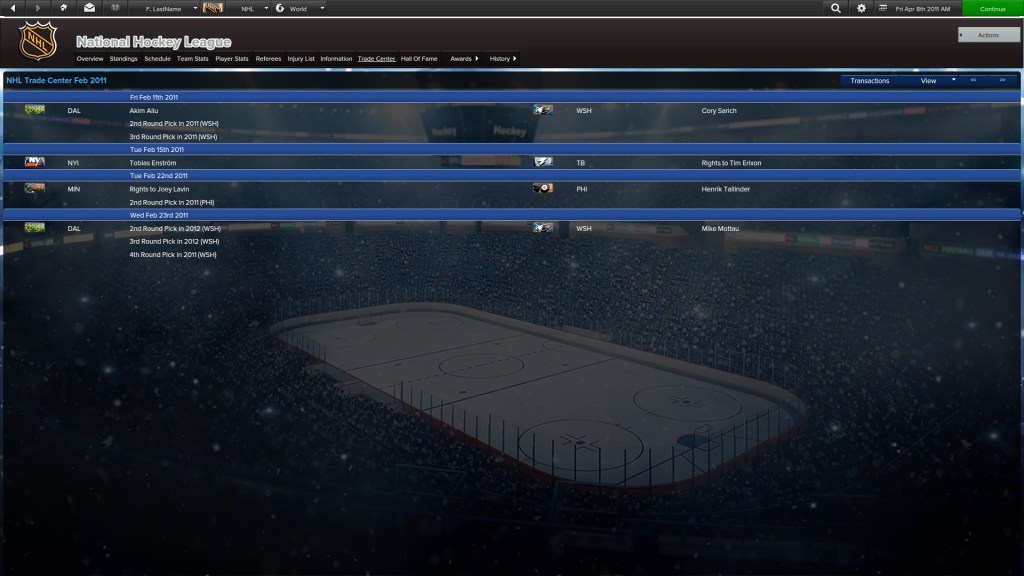Expand the History menu
The height and width of the screenshot is (576, 1024).
[503, 59]
